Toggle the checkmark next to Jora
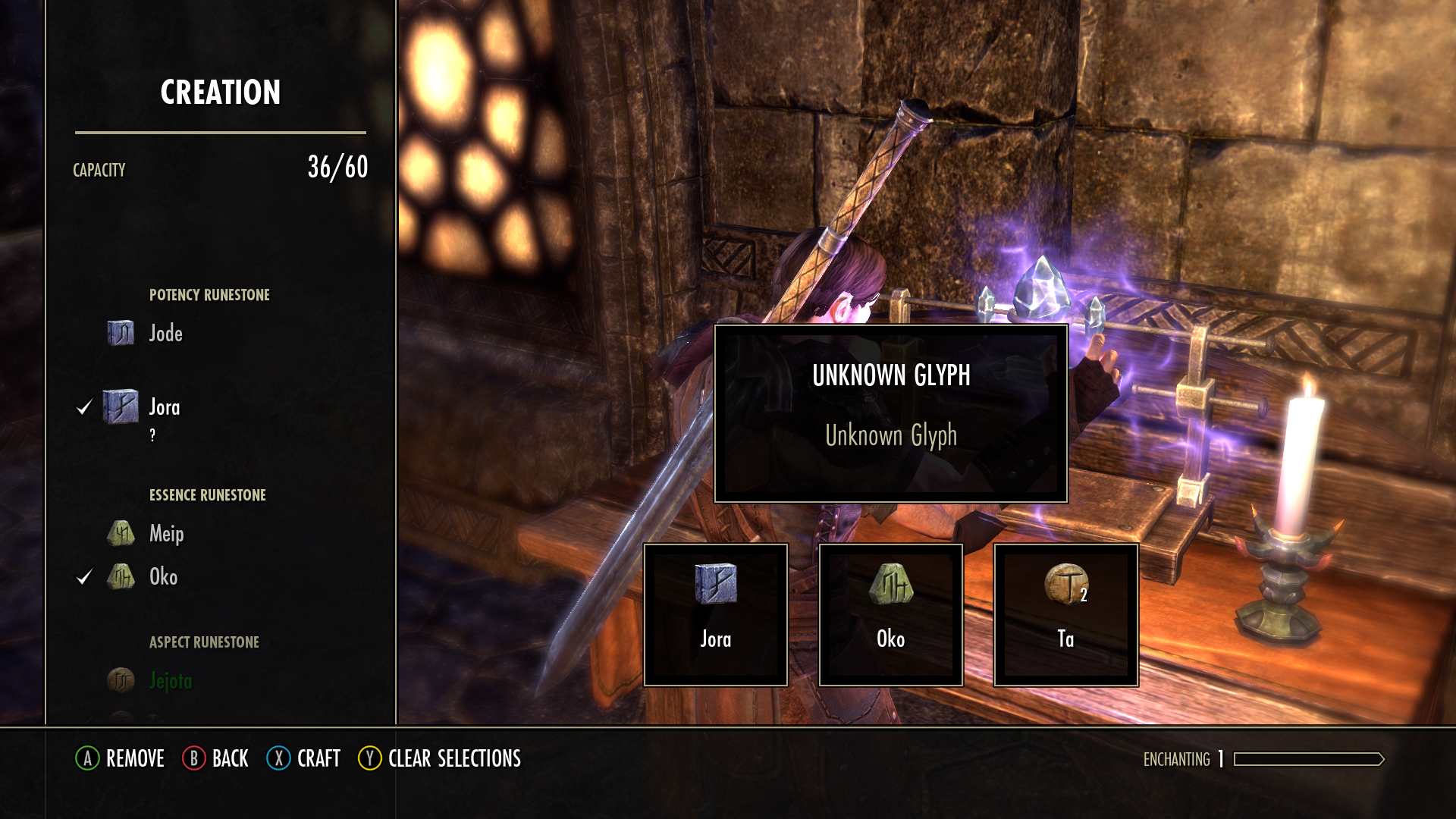 pos(83,407)
